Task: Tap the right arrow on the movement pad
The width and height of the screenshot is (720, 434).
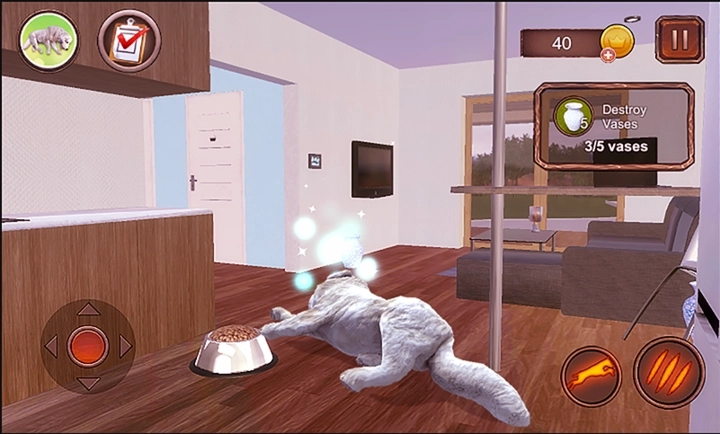Action: pyautogui.click(x=125, y=346)
